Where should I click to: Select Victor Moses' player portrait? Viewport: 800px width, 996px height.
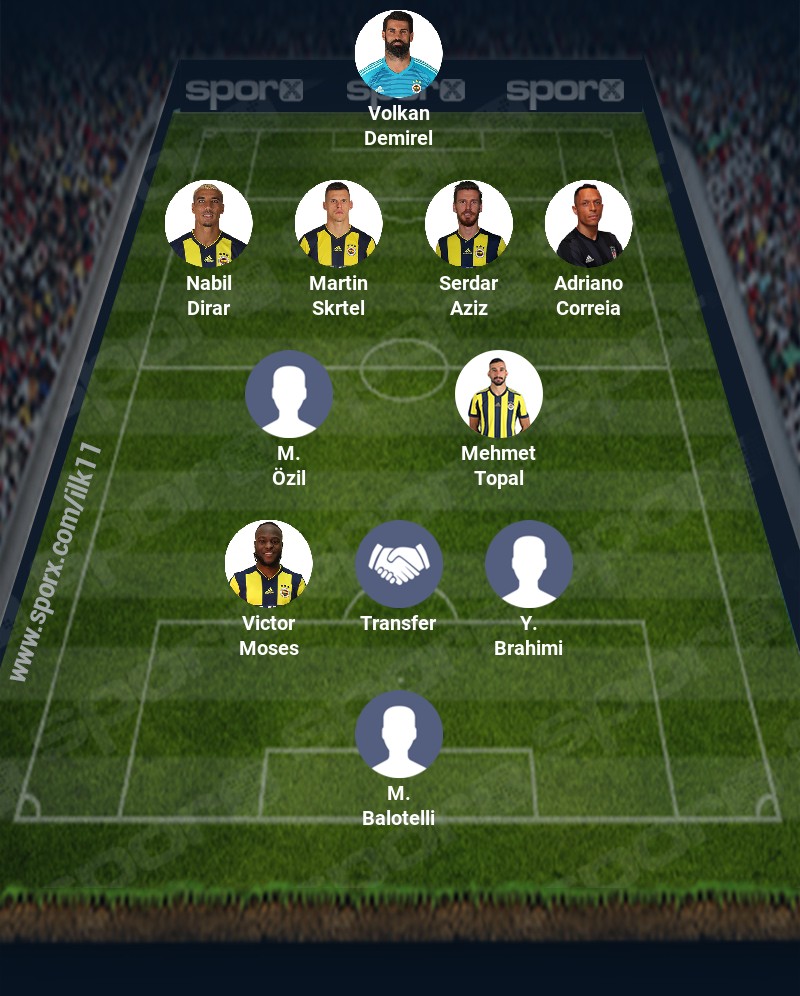[x=268, y=564]
